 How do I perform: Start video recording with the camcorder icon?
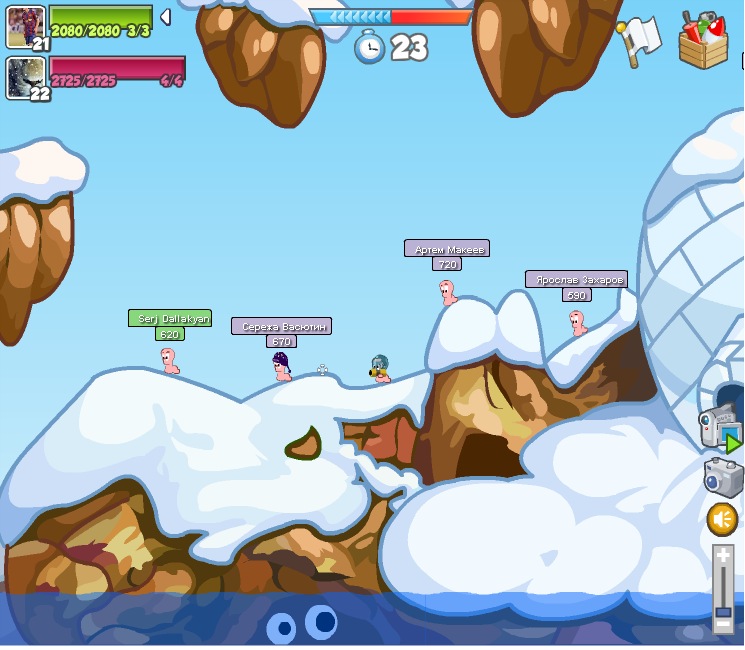[x=720, y=428]
